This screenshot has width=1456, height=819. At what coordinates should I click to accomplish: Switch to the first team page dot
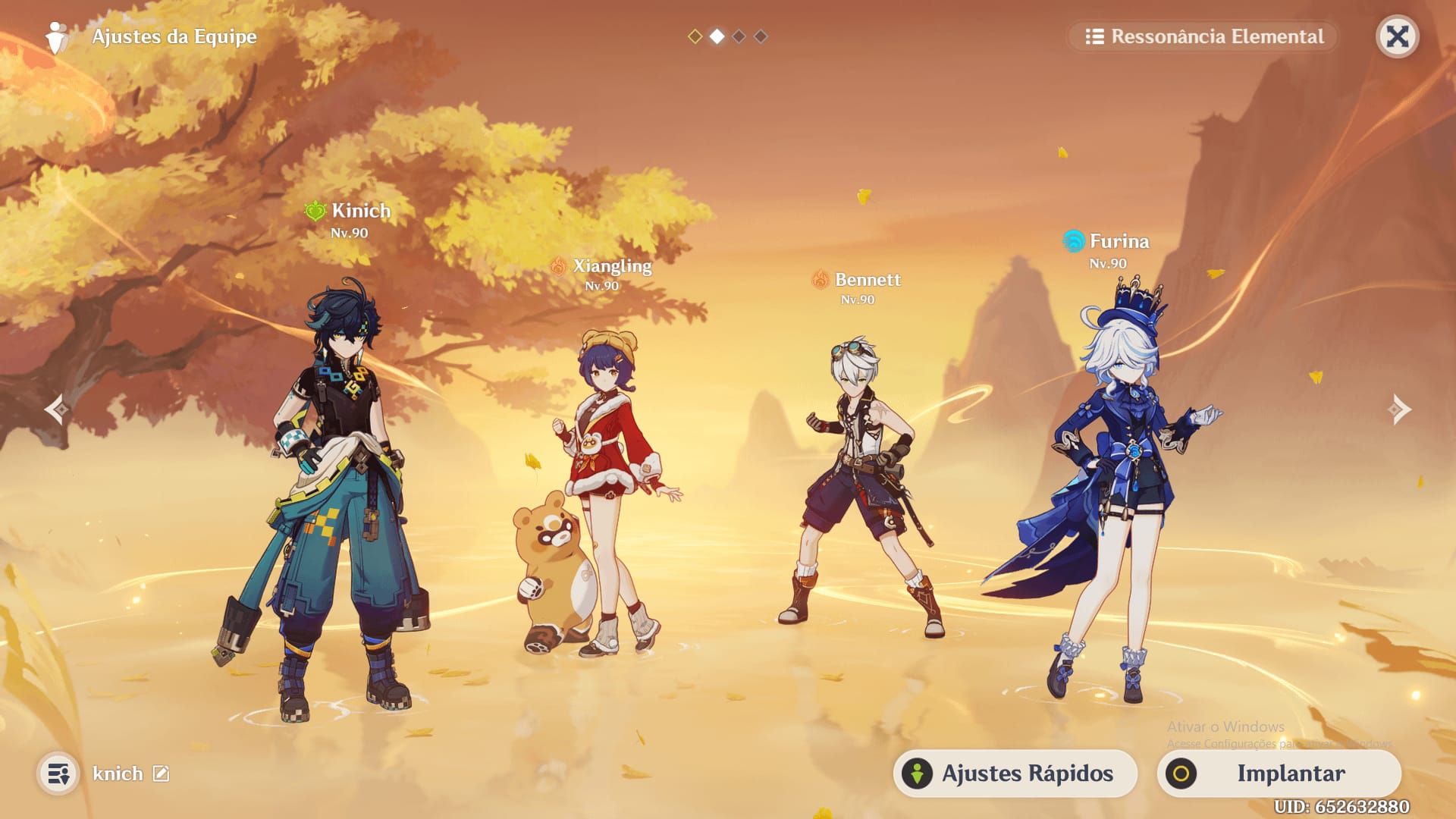point(695,36)
